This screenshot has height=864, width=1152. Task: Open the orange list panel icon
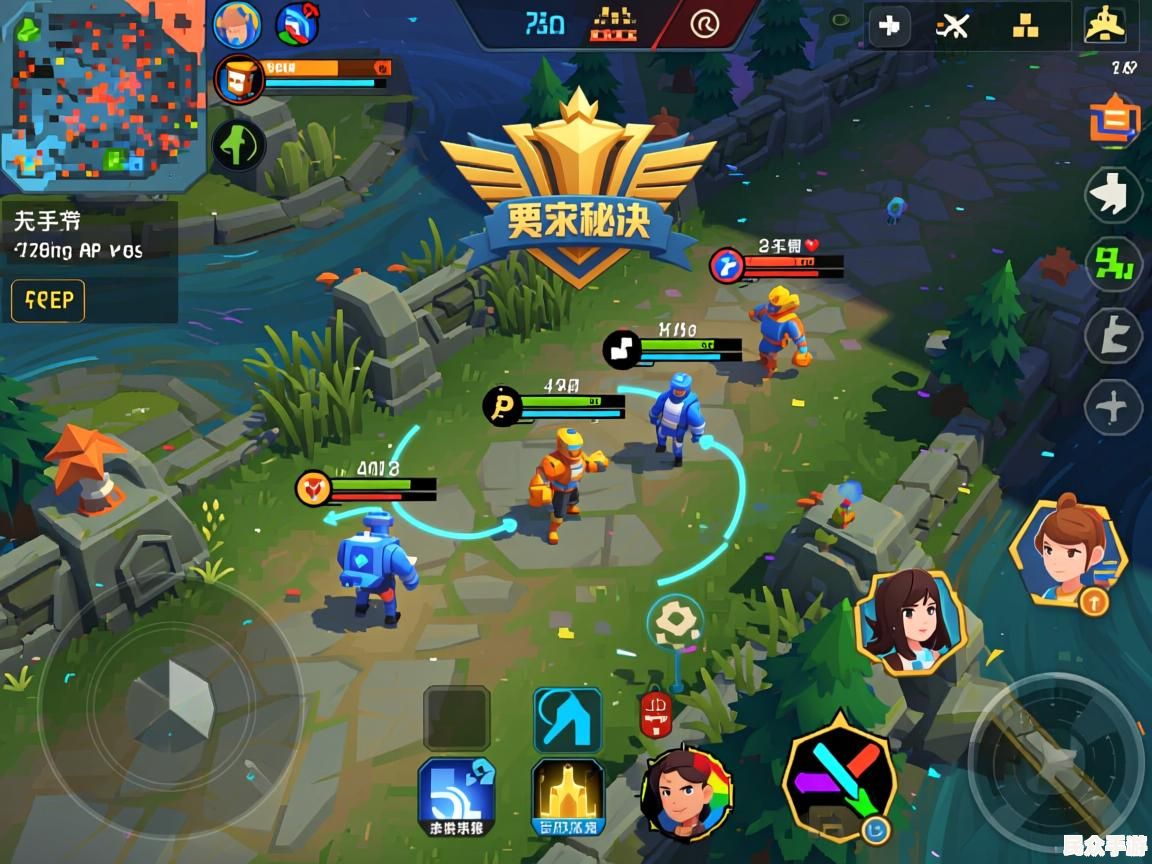[1114, 120]
